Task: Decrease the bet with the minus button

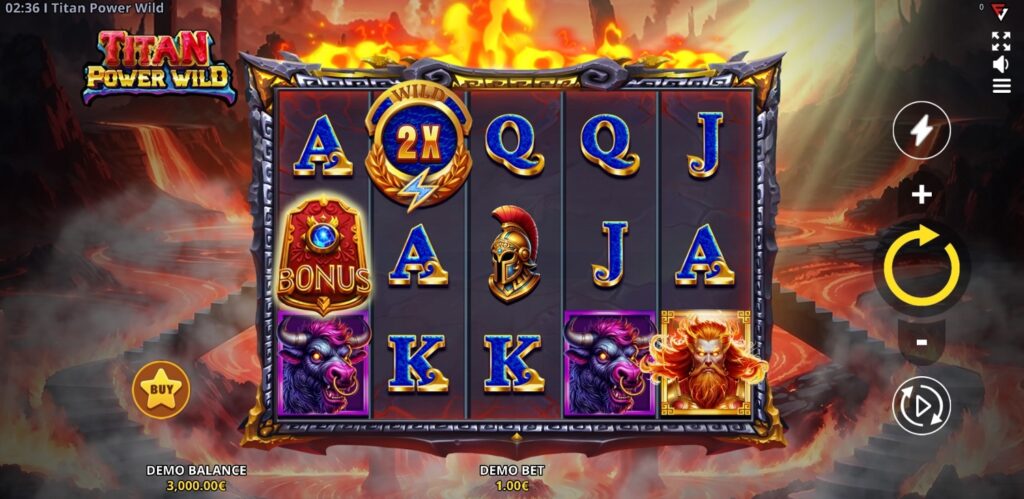Action: (921, 342)
